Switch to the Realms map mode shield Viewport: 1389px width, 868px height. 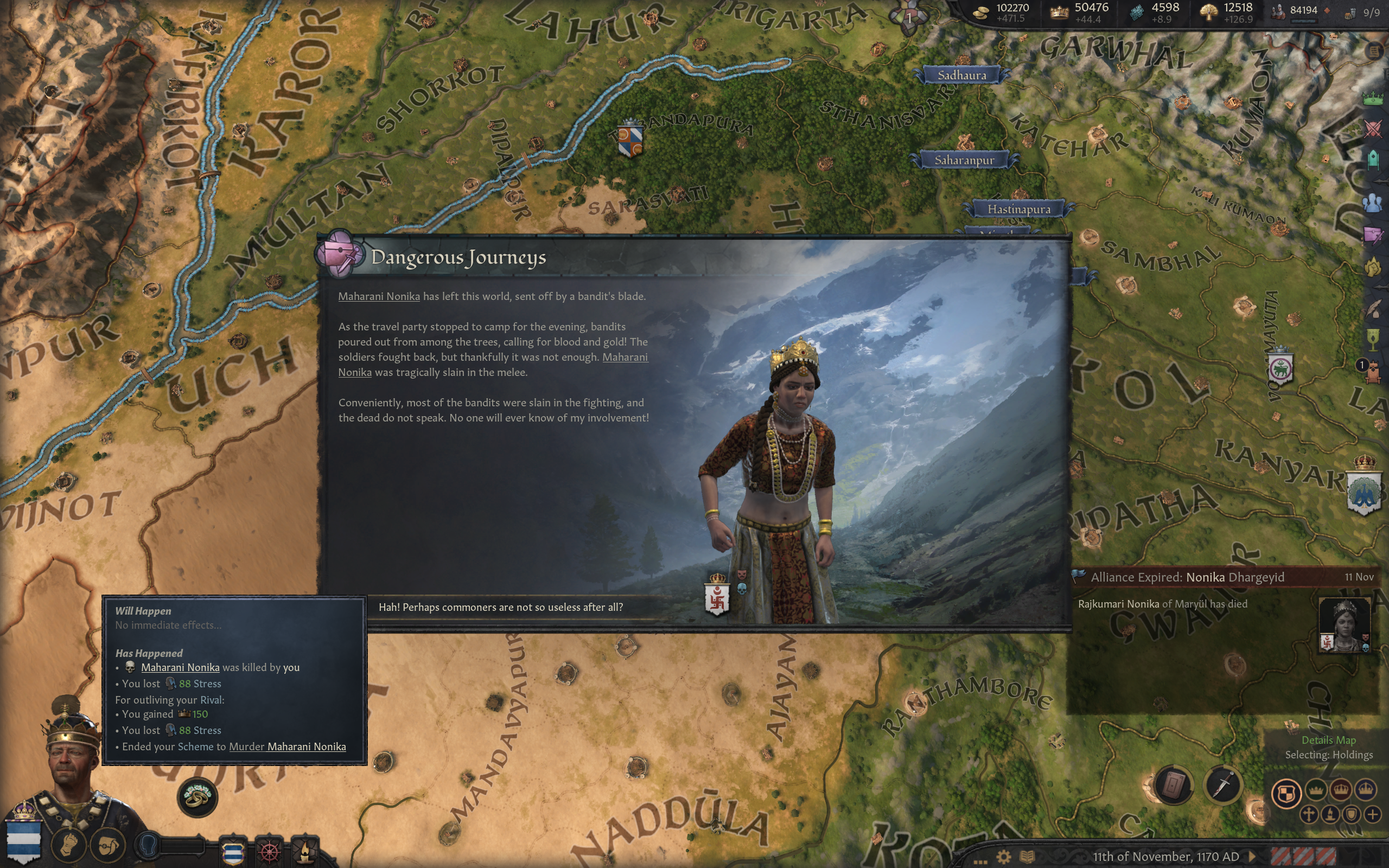[1286, 794]
